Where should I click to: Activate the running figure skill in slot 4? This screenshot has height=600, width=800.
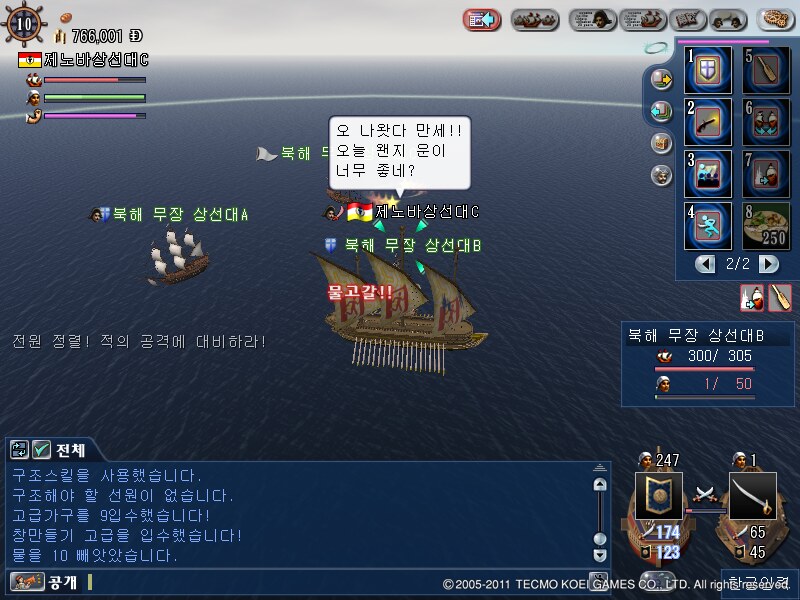pos(708,225)
